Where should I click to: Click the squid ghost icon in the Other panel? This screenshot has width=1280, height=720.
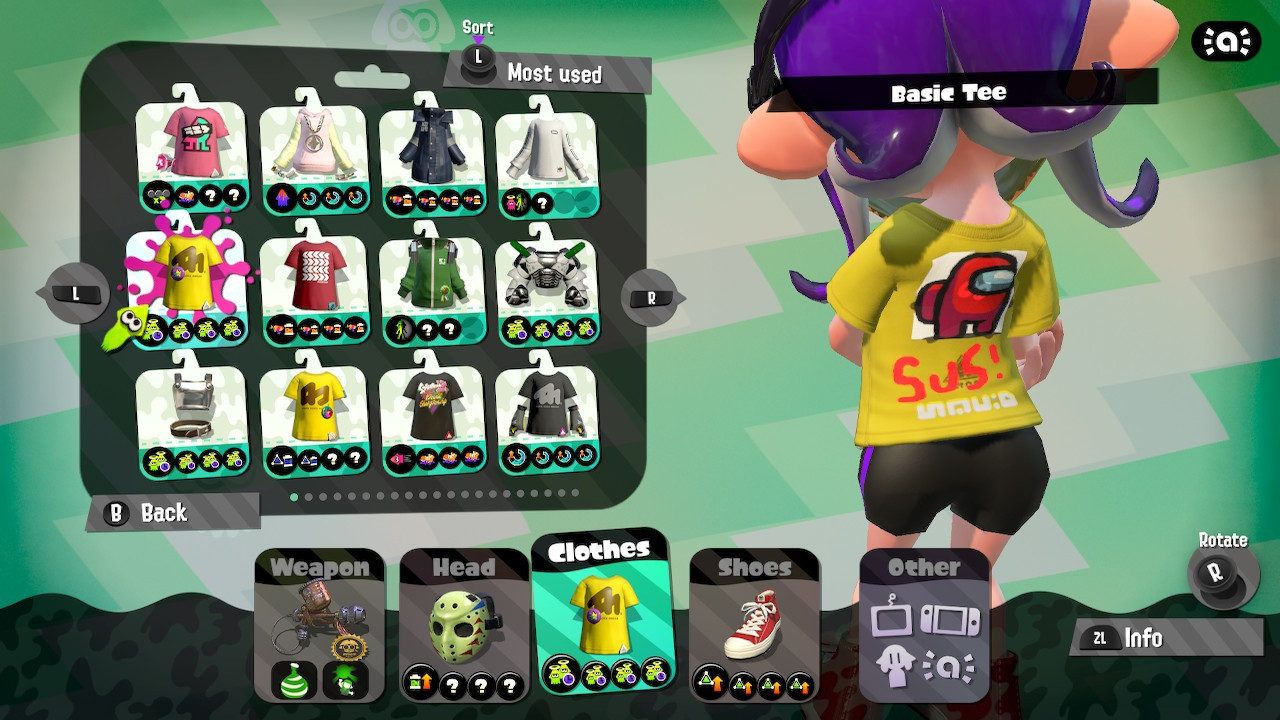[898, 663]
